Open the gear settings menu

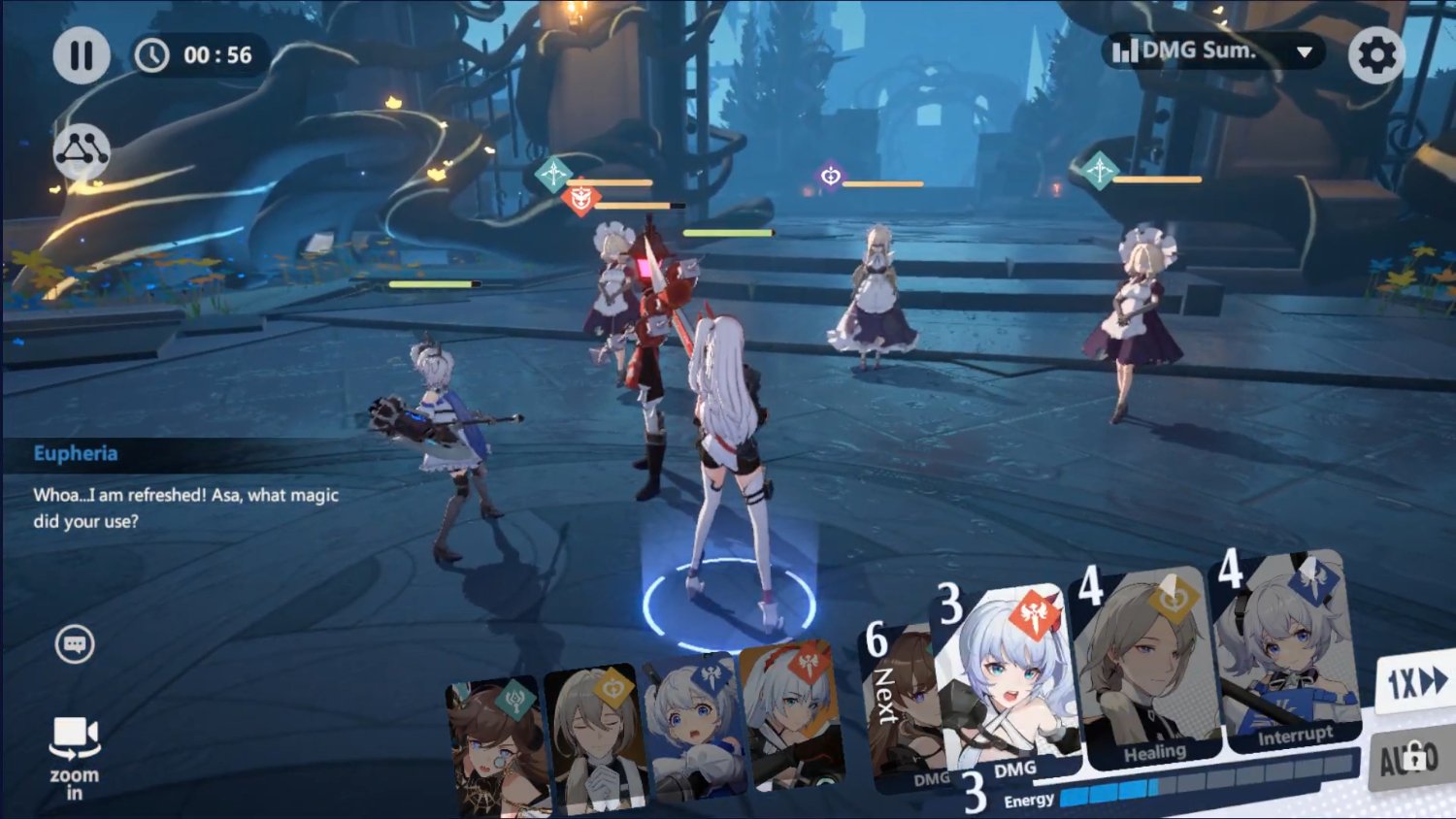pos(1375,55)
